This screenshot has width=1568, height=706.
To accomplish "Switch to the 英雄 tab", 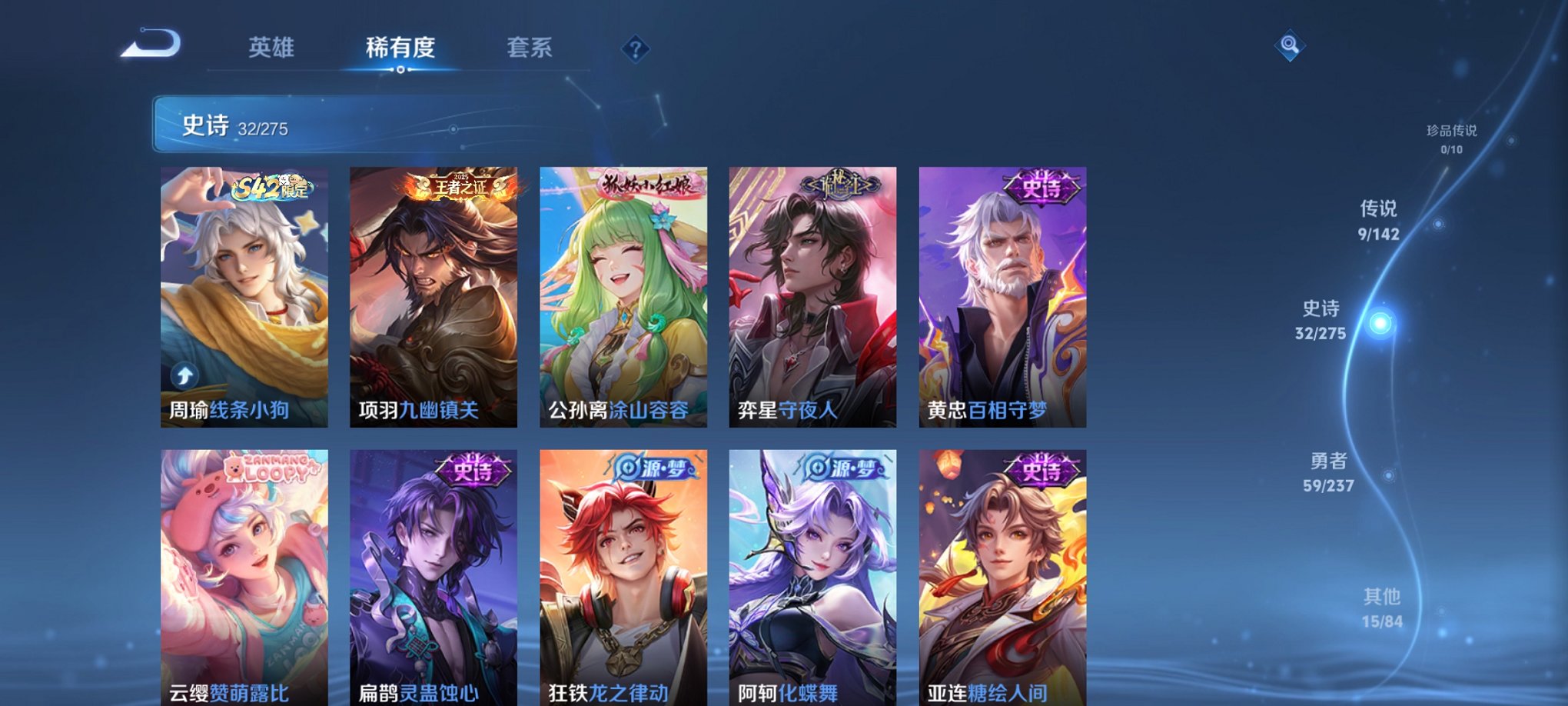I will (x=271, y=48).
